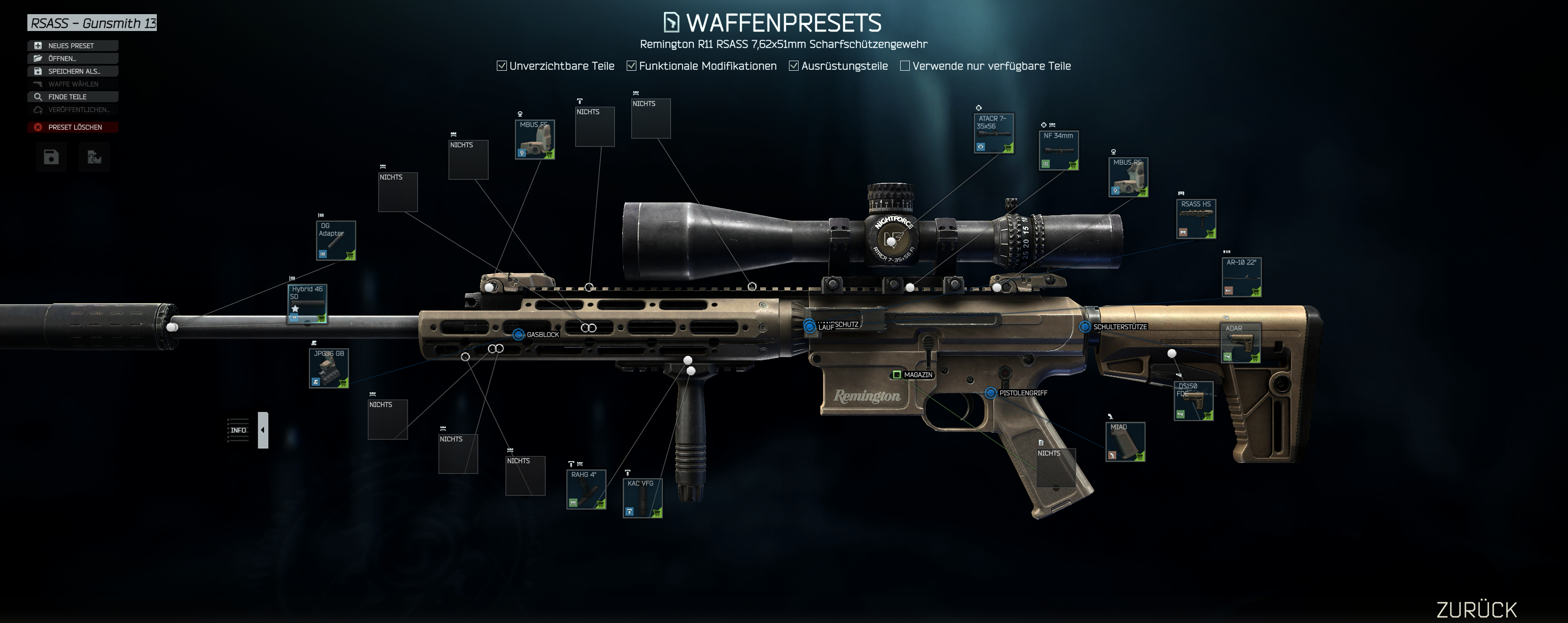This screenshot has height=623, width=1568.
Task: Create a new preset with Neues Preset
Action: [72, 46]
